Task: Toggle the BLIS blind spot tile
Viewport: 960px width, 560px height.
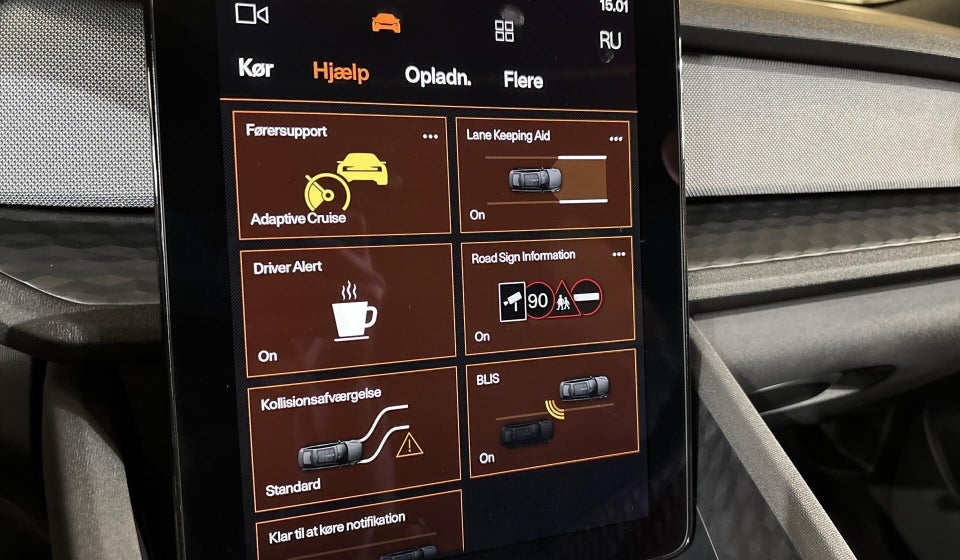Action: point(552,412)
